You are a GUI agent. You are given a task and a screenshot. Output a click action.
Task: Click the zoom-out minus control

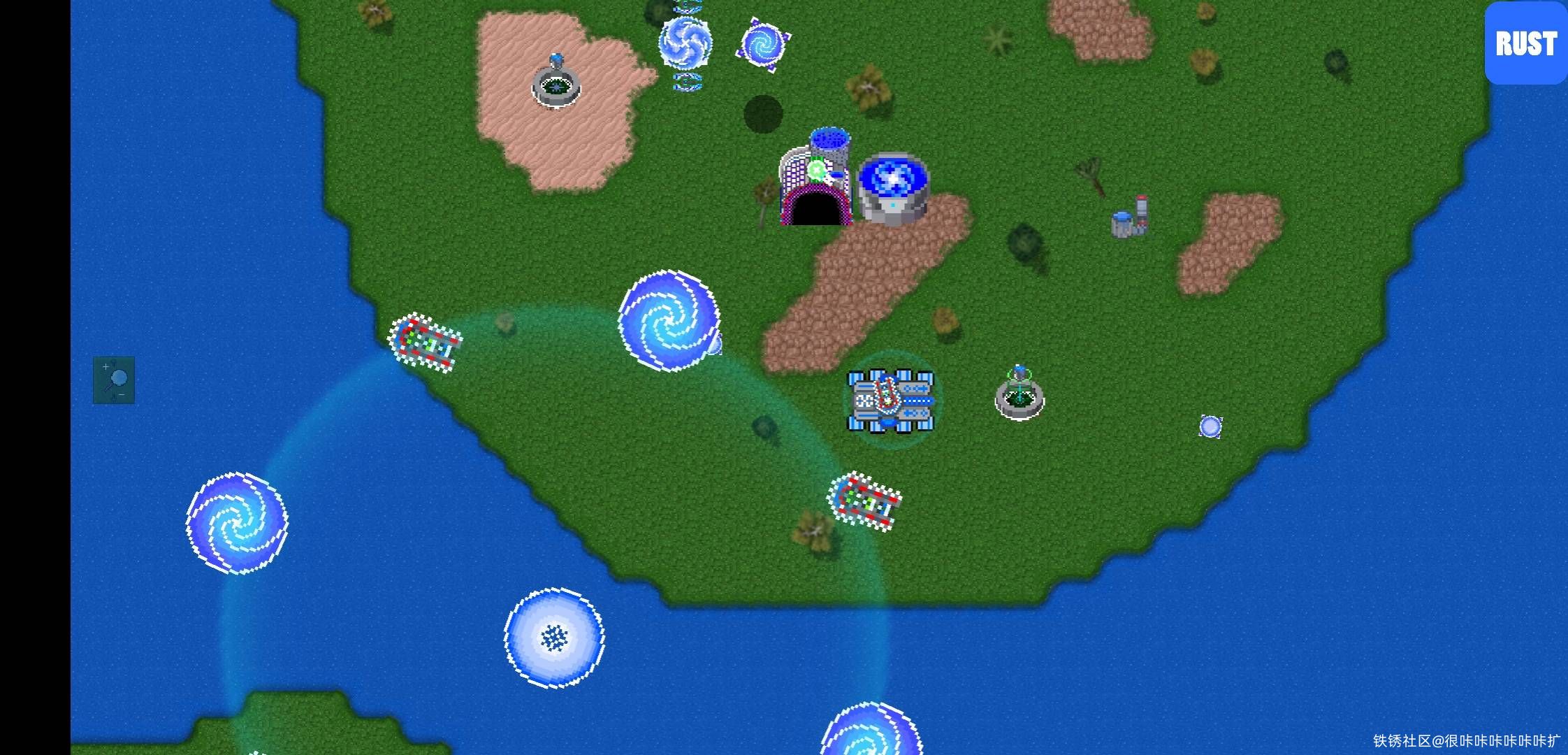(123, 396)
